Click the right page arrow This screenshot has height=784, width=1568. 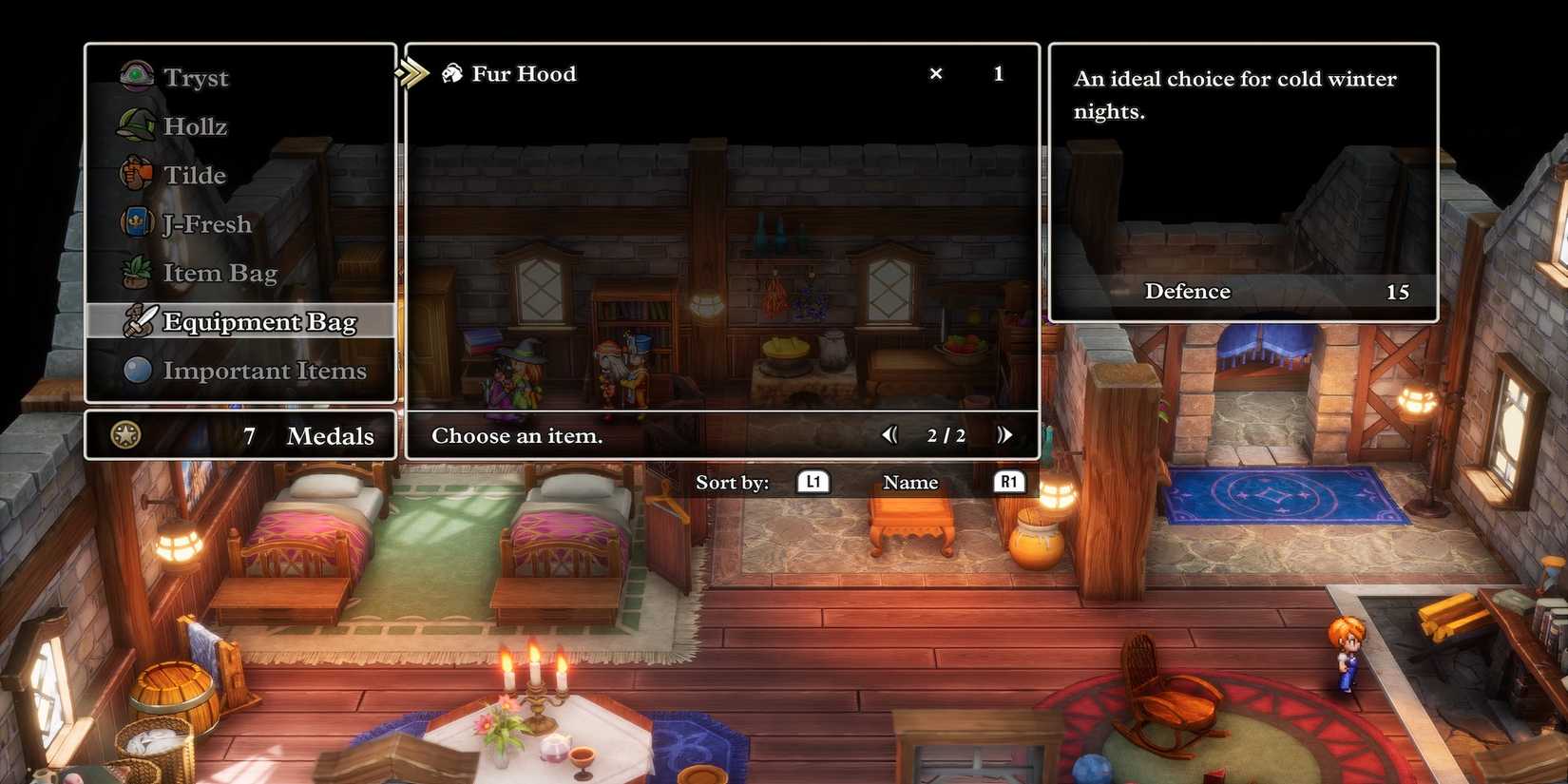1005,434
